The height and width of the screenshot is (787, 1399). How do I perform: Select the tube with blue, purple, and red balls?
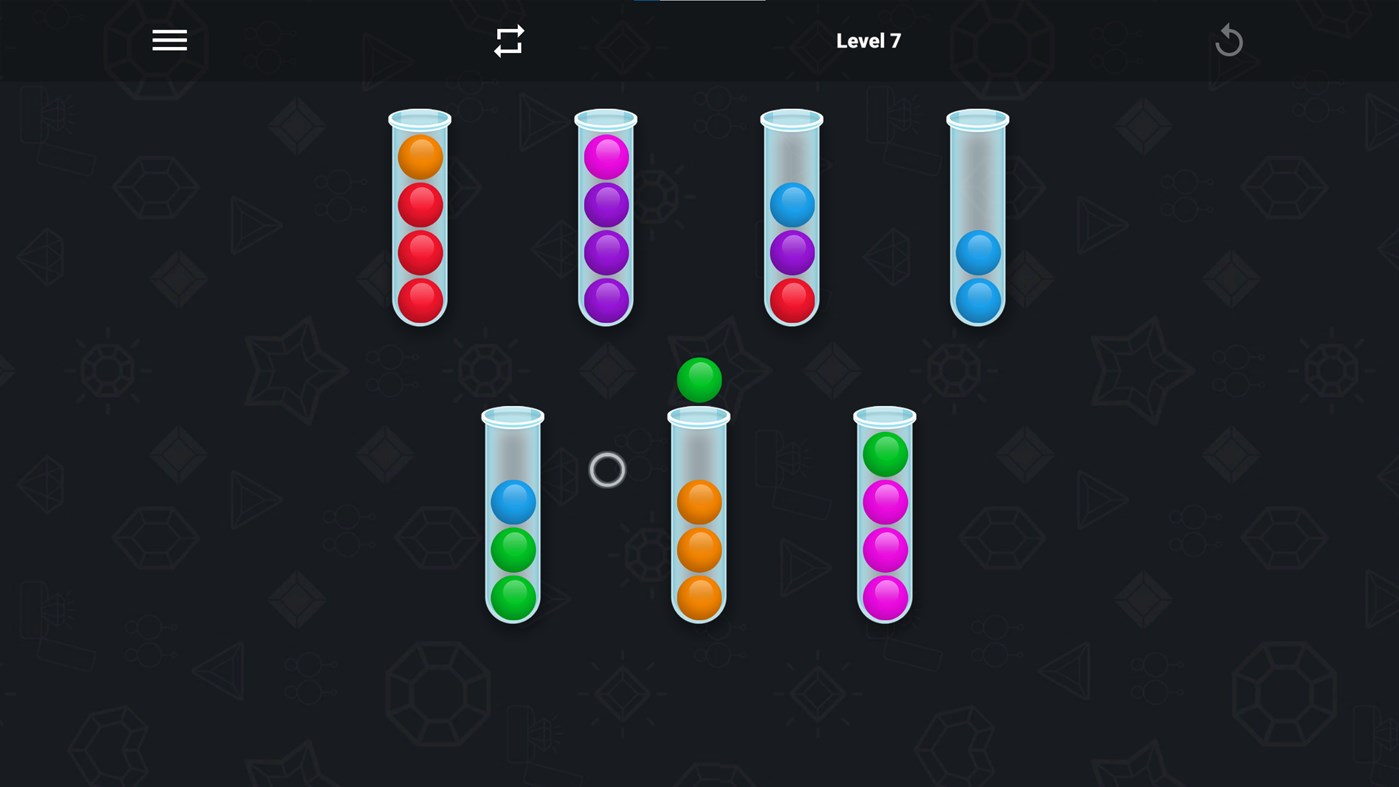[x=790, y=250]
